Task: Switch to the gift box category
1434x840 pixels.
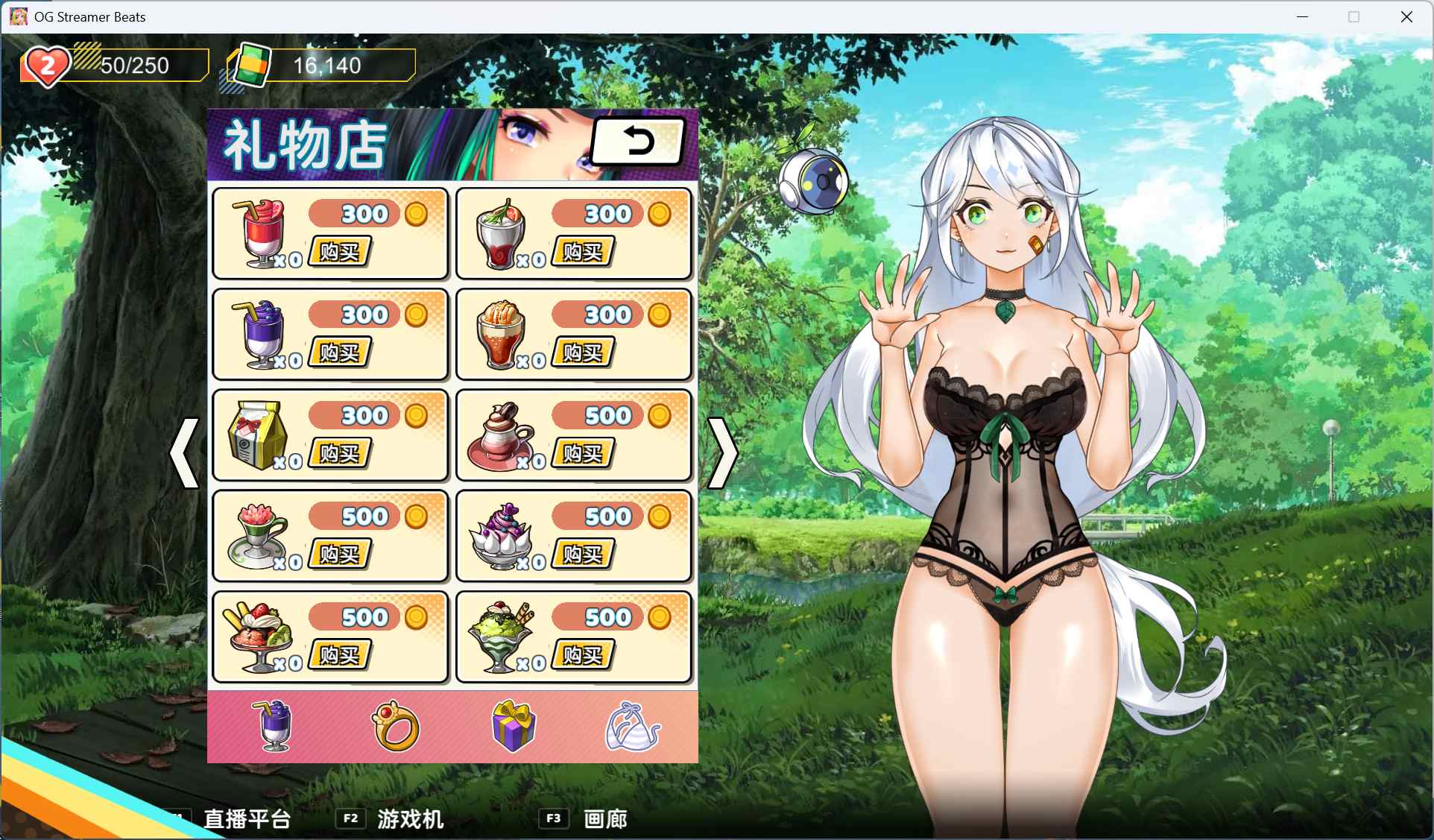Action: coord(513,727)
